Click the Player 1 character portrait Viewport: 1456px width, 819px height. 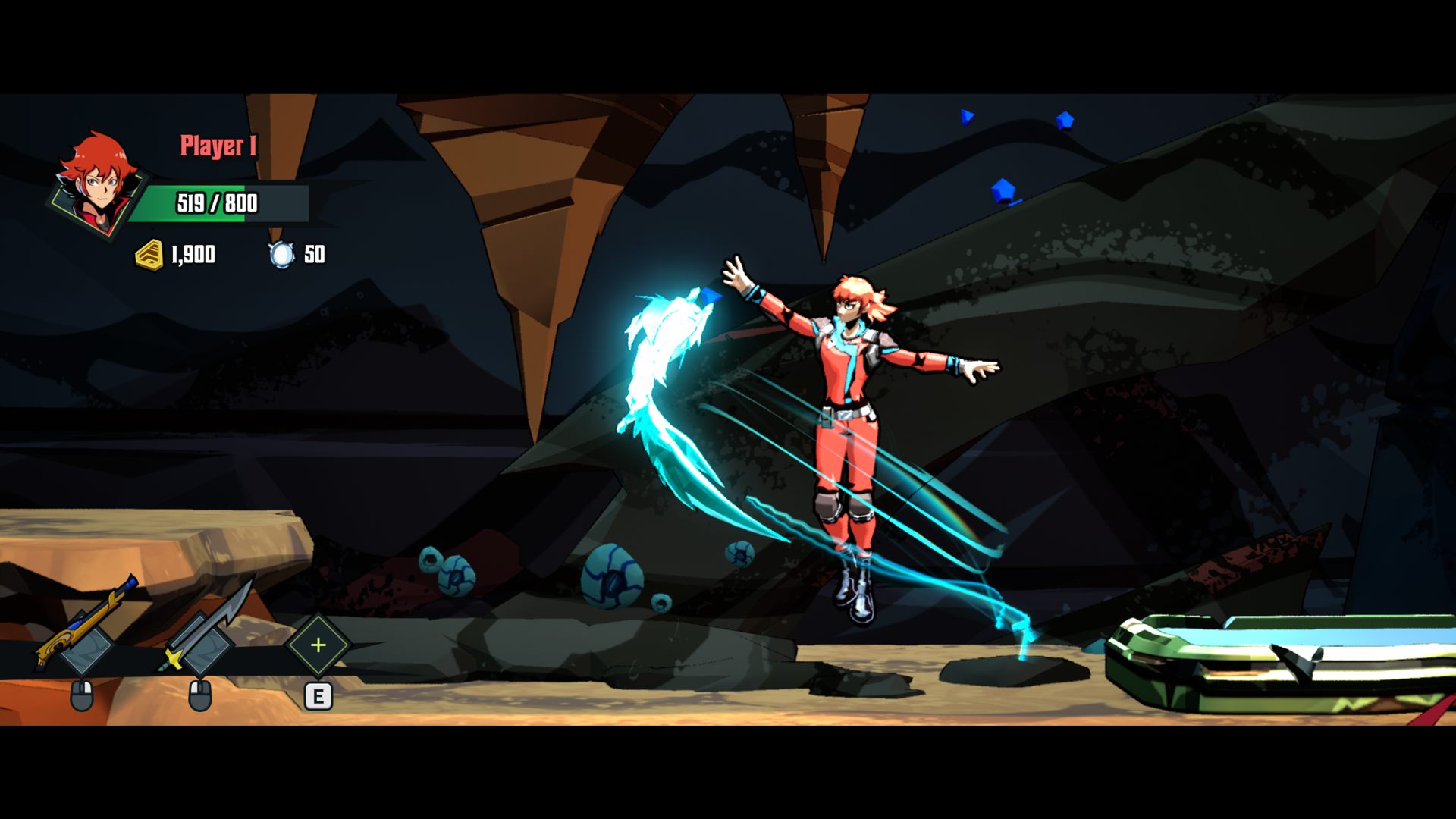[x=96, y=184]
